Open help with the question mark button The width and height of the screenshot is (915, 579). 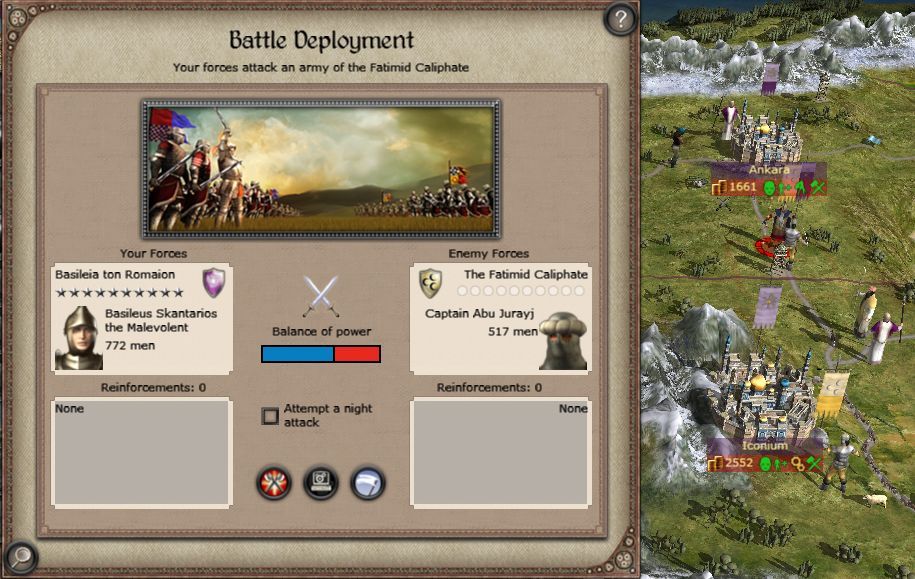coord(620,18)
